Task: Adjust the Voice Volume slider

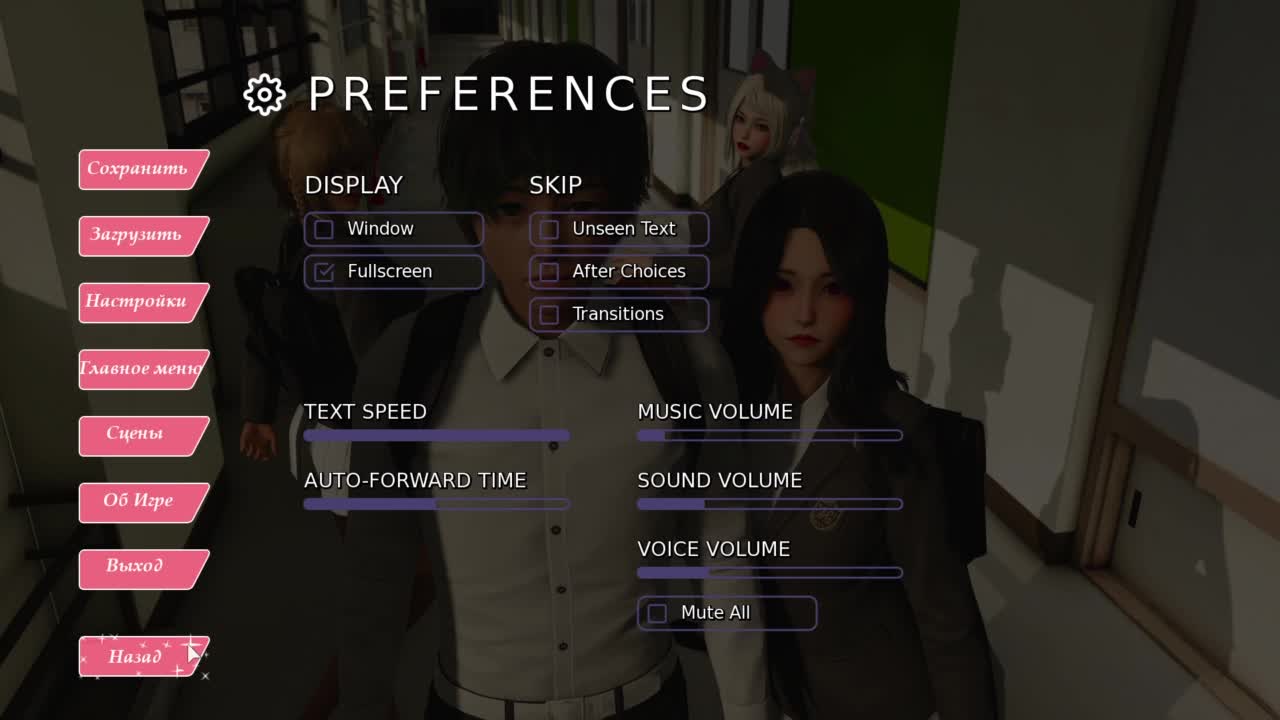Action: [770, 573]
